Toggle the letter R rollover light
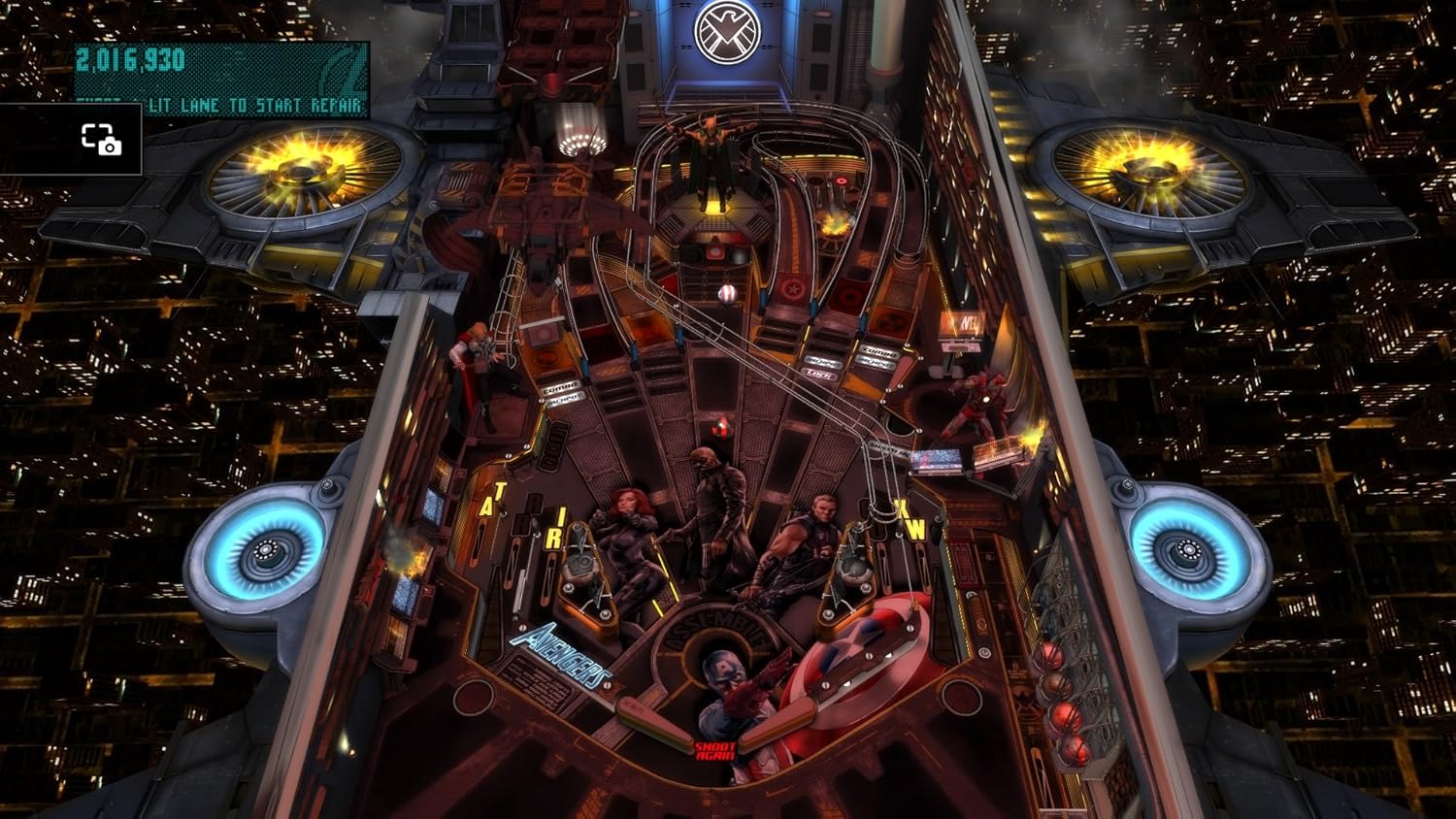Screen dimensions: 1456x819 pos(555,539)
